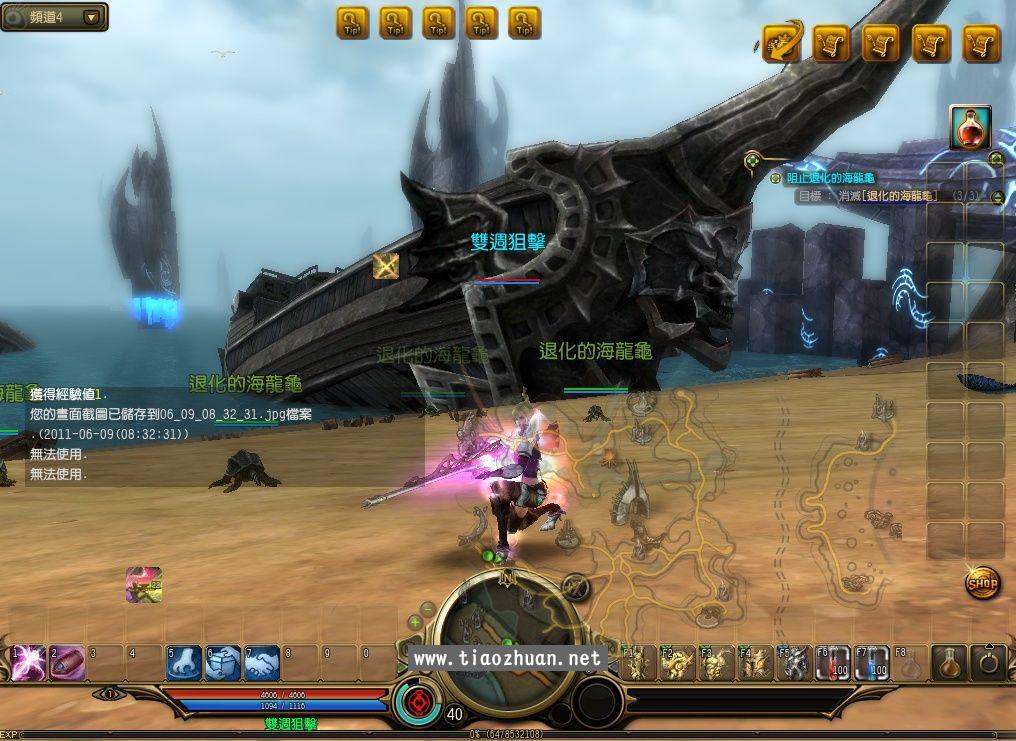Use the red potion icon below the scrolls

(x=970, y=128)
